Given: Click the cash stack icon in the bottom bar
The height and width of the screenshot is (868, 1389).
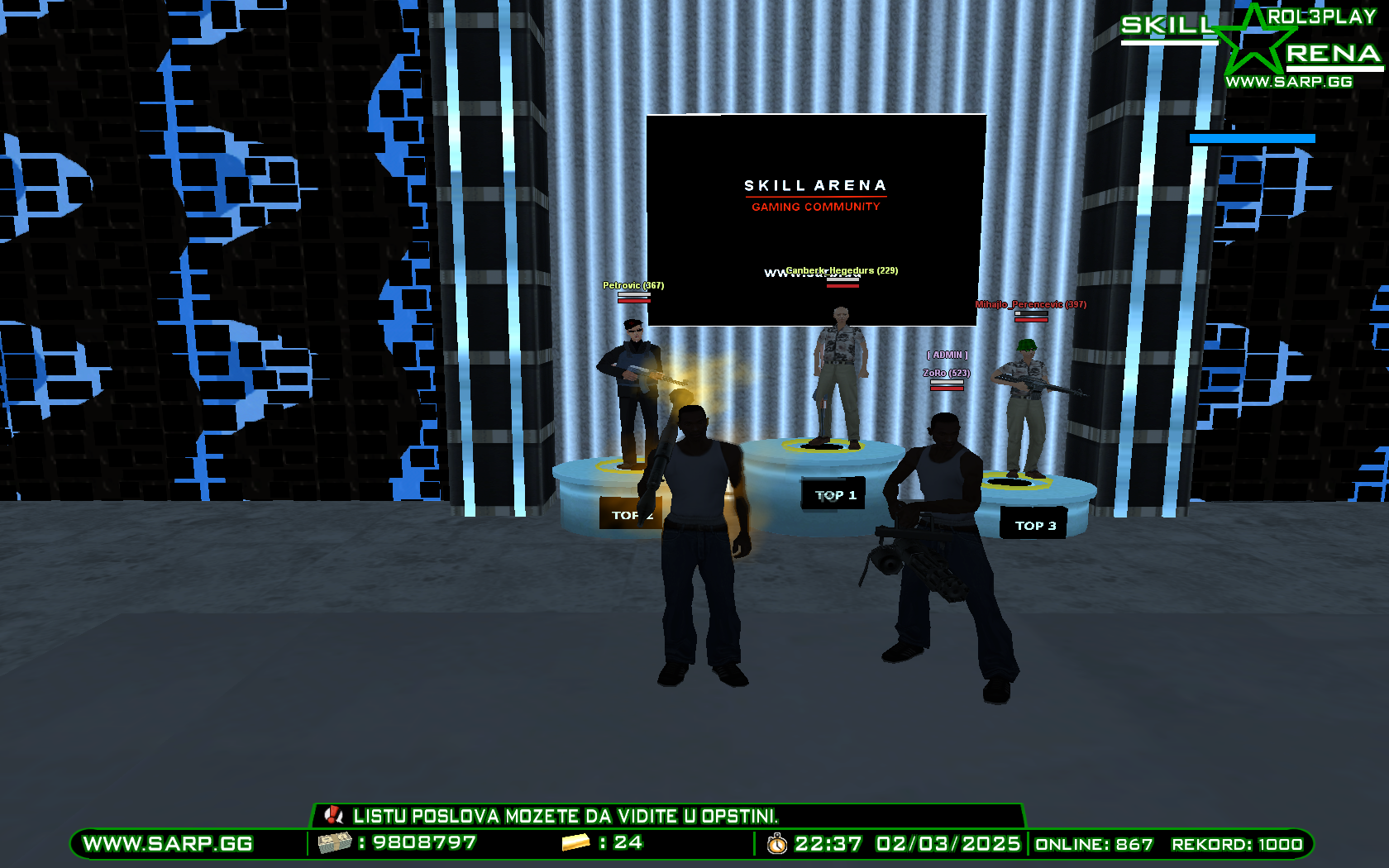Looking at the screenshot, I should 332,844.
